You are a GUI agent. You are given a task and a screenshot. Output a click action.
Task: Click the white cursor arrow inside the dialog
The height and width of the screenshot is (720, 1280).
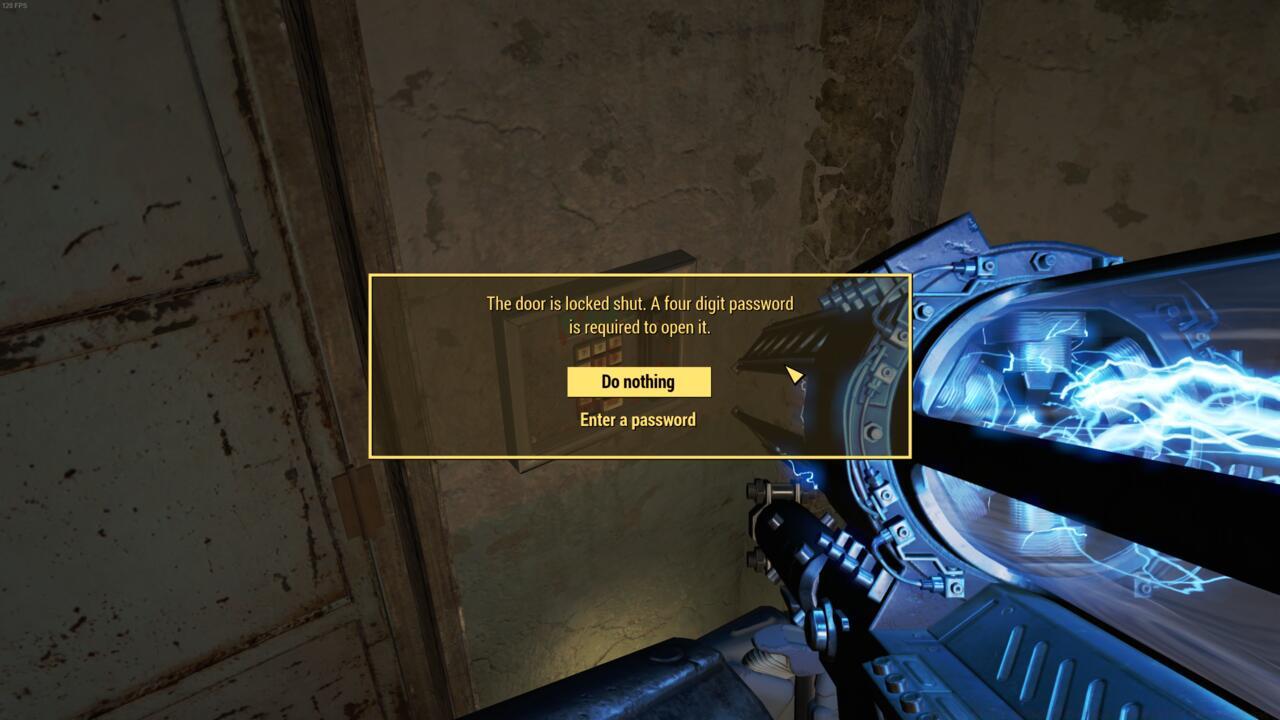coord(793,373)
